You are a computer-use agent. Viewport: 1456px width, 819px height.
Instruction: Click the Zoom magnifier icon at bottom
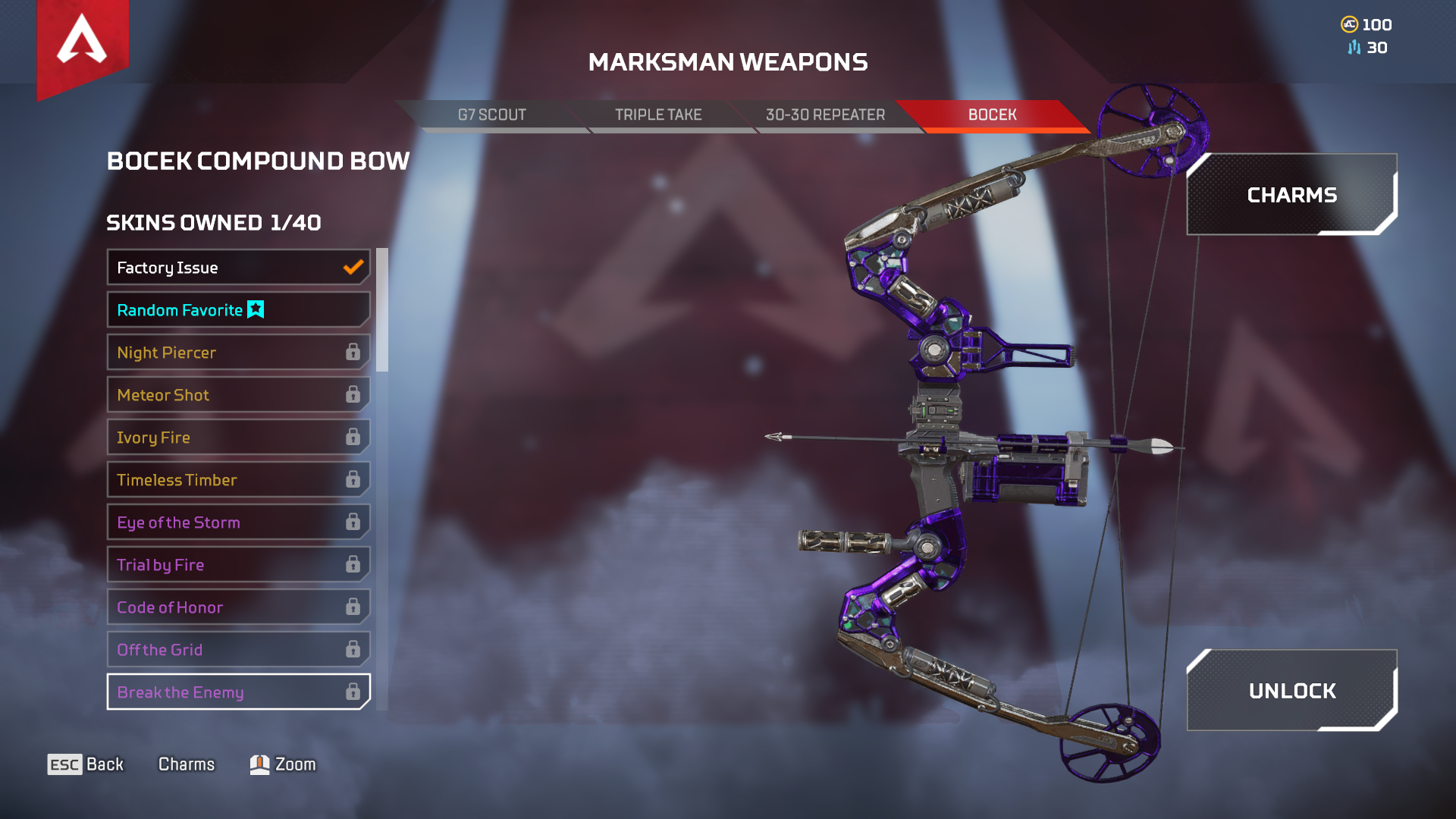[259, 764]
